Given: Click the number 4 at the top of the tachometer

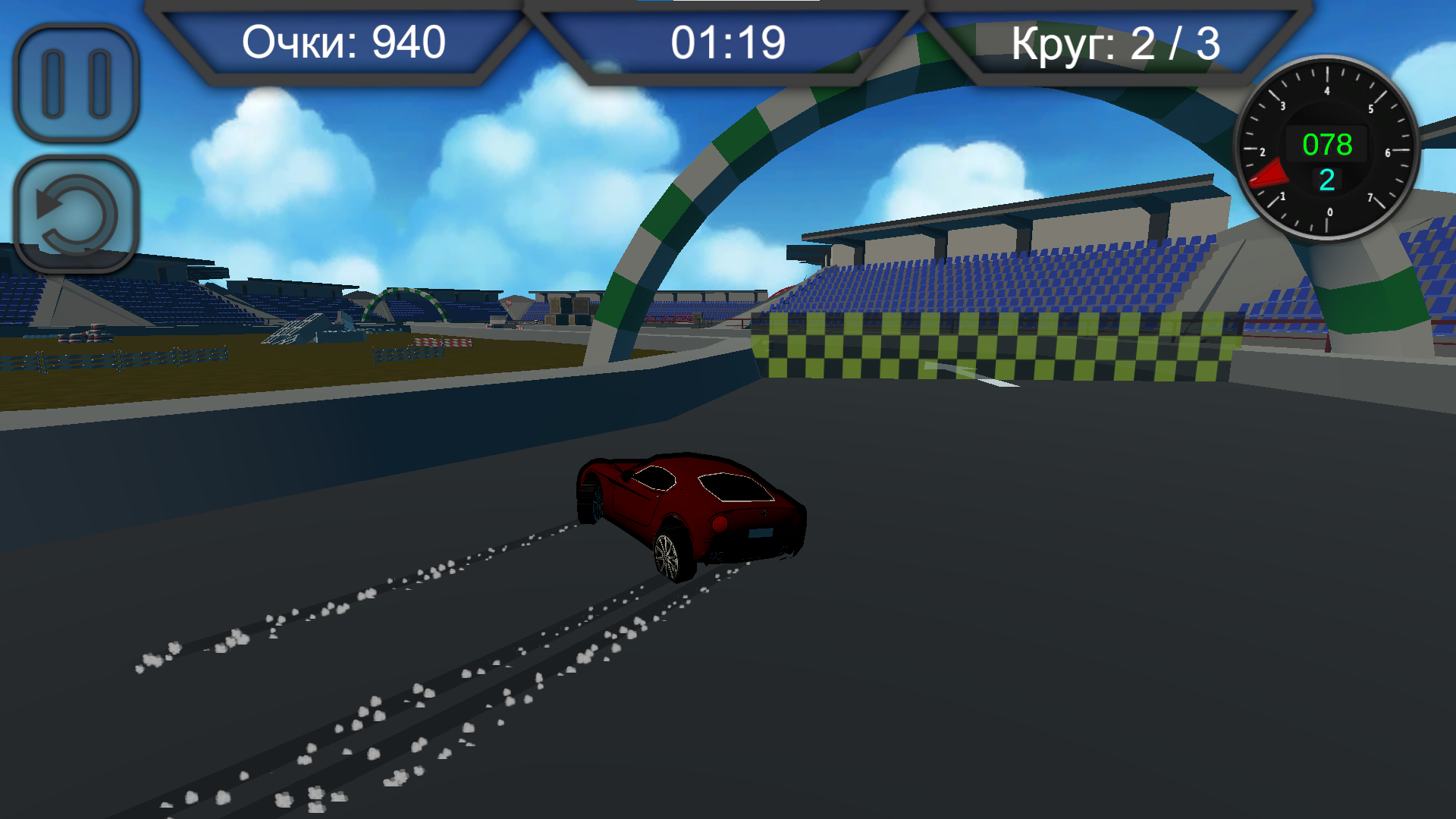Looking at the screenshot, I should point(1328,89).
